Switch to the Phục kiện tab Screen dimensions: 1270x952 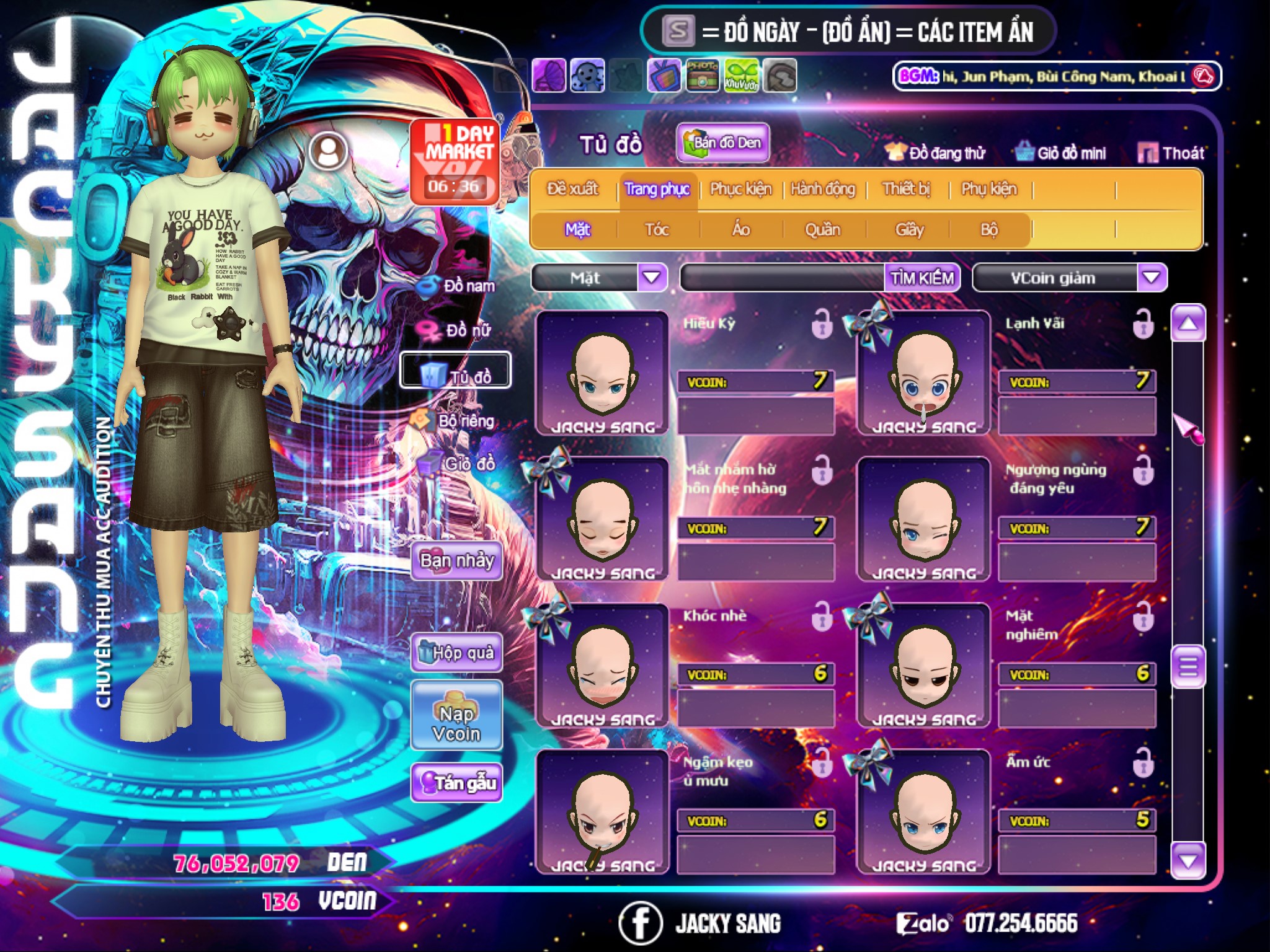coord(740,189)
